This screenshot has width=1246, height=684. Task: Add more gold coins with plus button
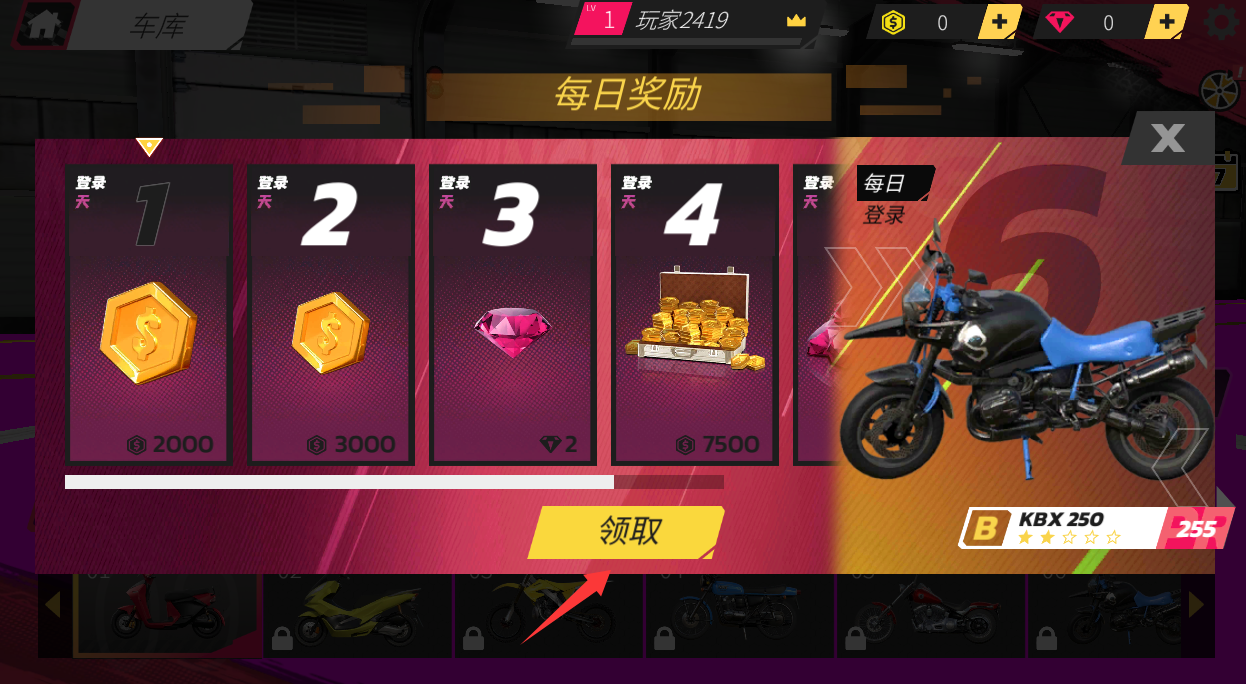tap(999, 22)
